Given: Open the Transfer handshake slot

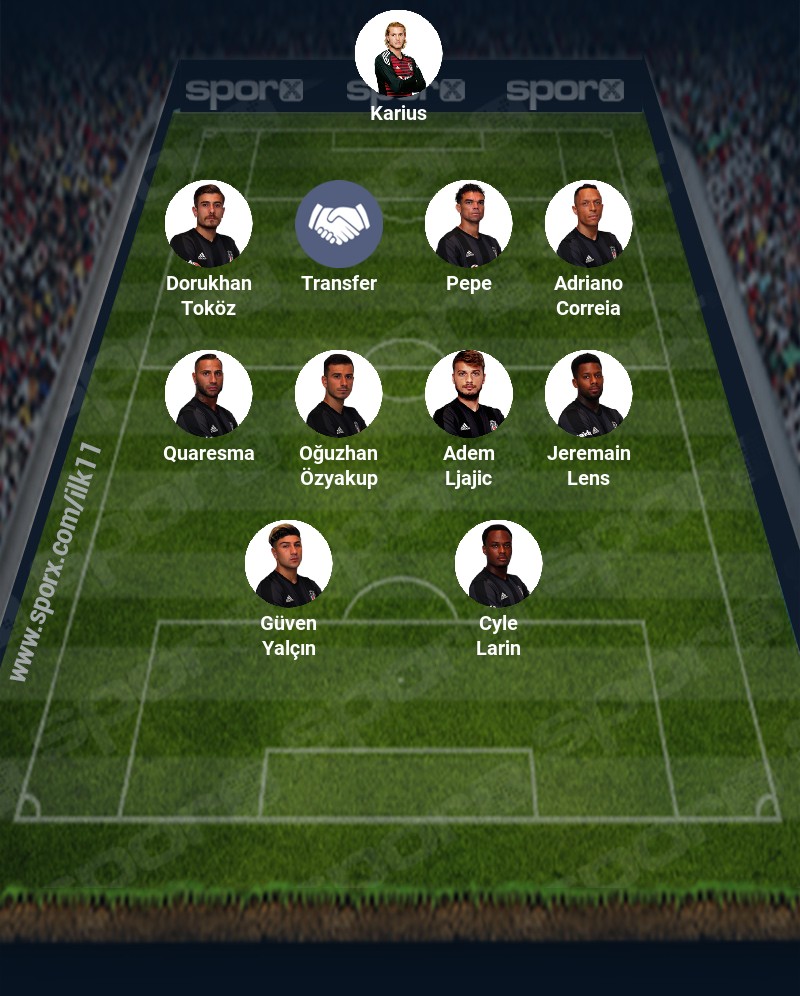Looking at the screenshot, I should 338,224.
